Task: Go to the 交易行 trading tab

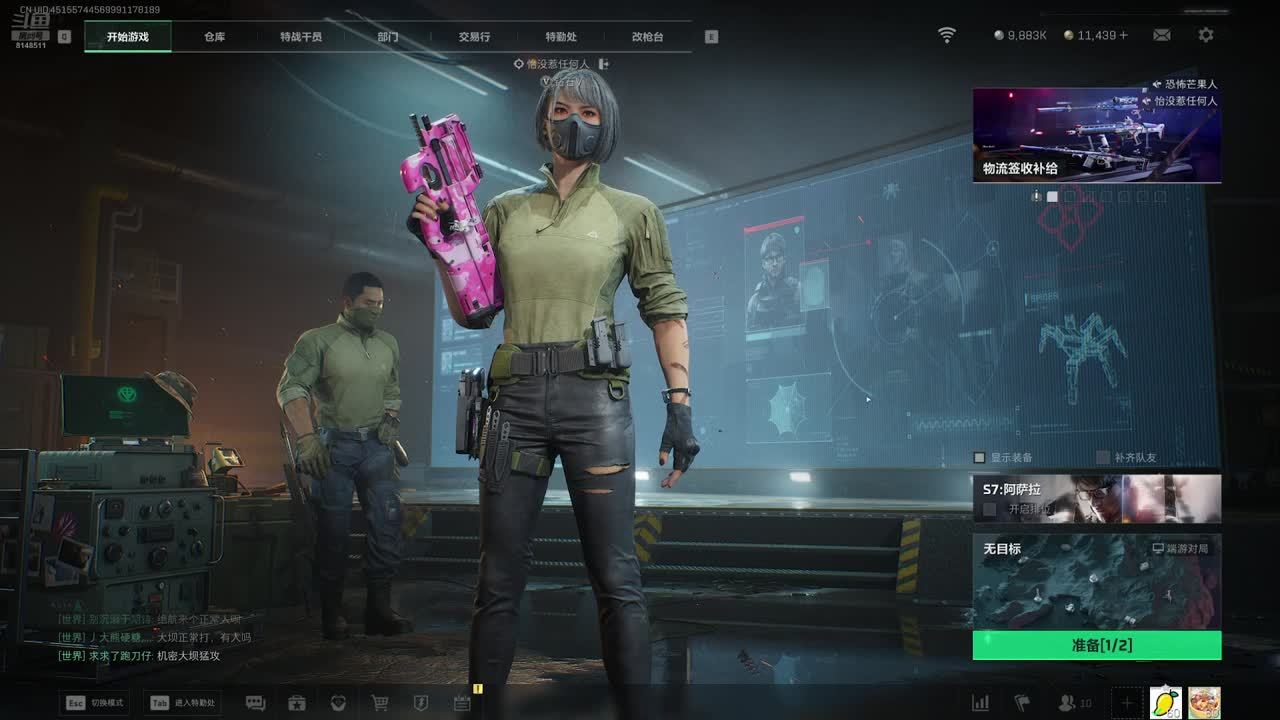Action: (x=474, y=37)
